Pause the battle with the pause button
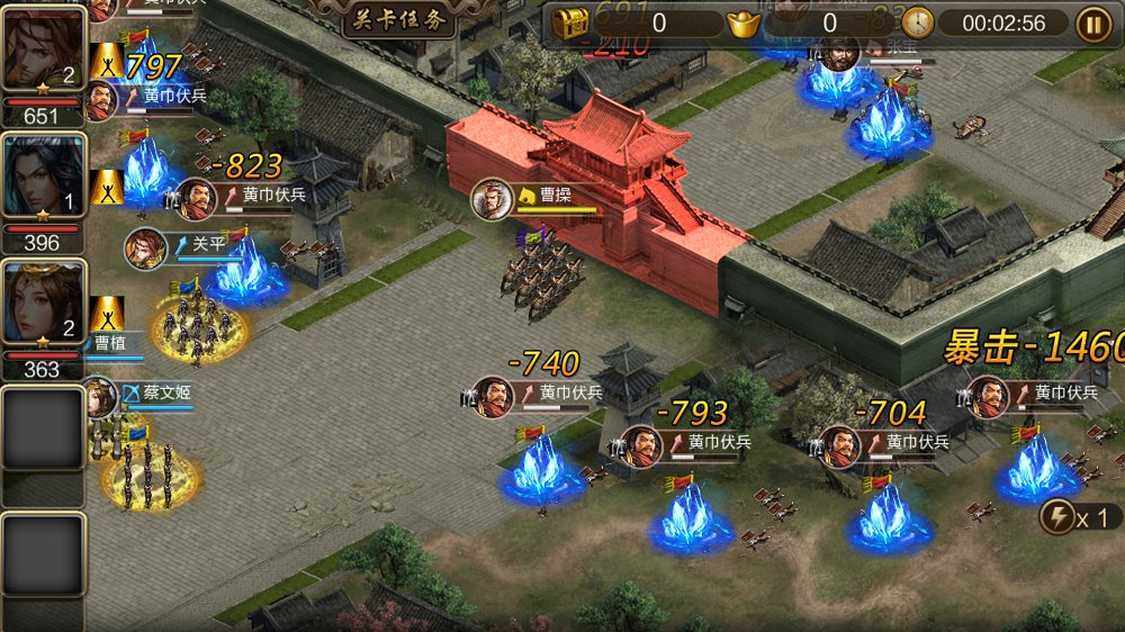The height and width of the screenshot is (632, 1125). point(1095,23)
